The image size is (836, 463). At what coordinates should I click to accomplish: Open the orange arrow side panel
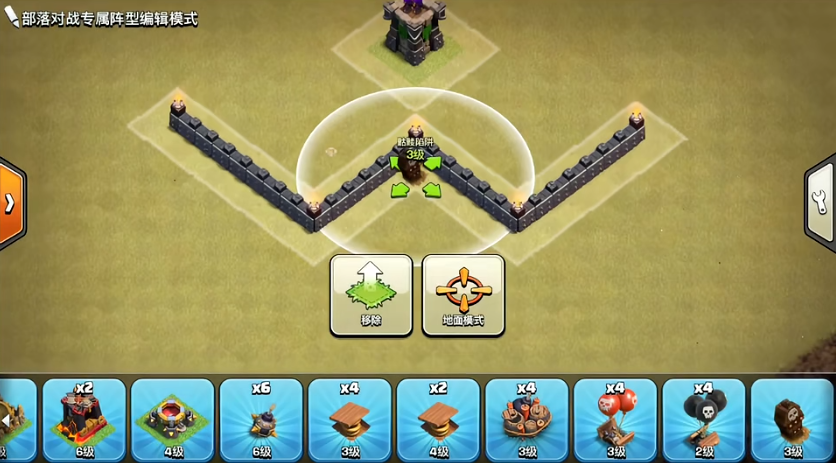pos(11,203)
